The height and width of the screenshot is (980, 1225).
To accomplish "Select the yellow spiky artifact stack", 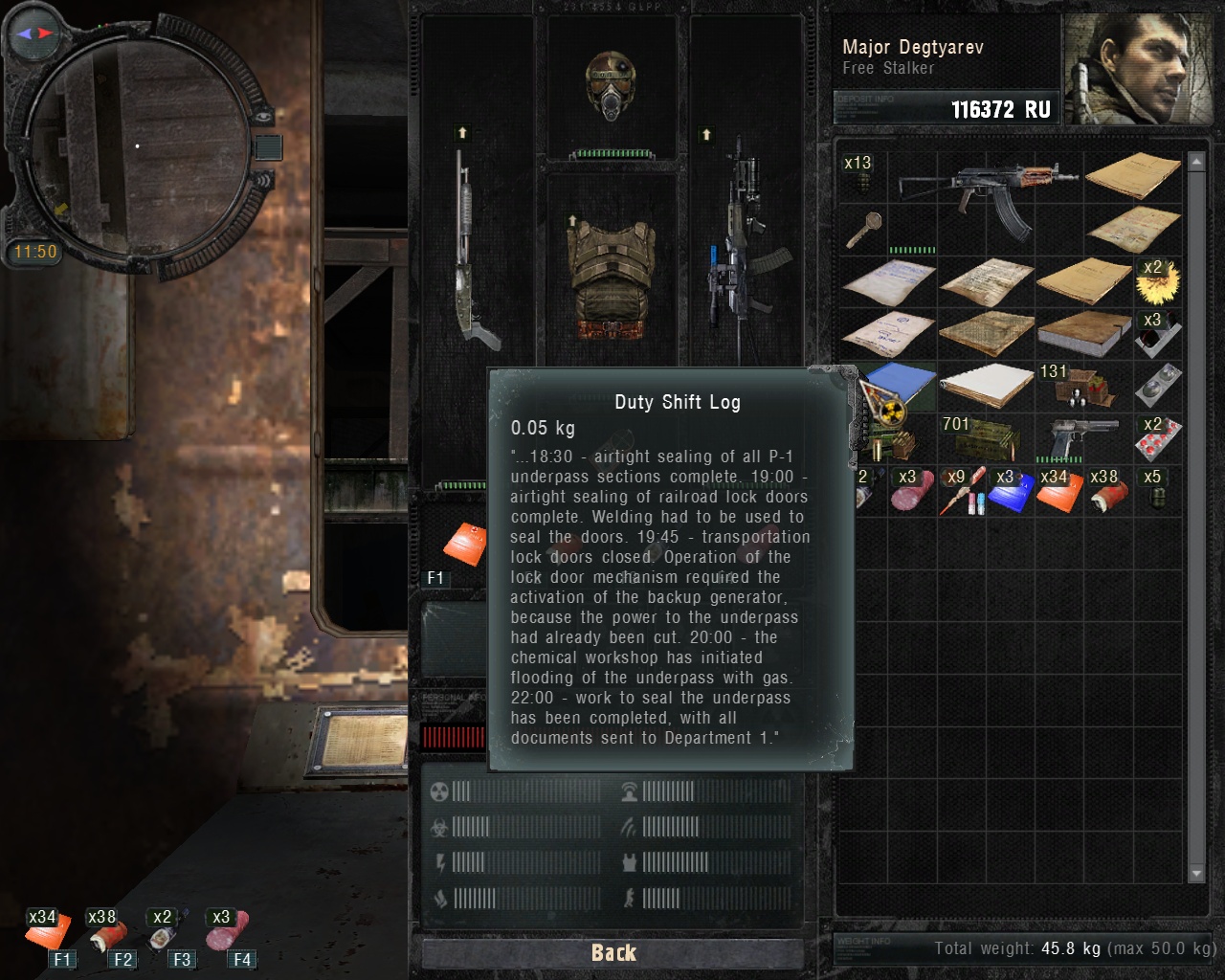I will pos(1158,279).
